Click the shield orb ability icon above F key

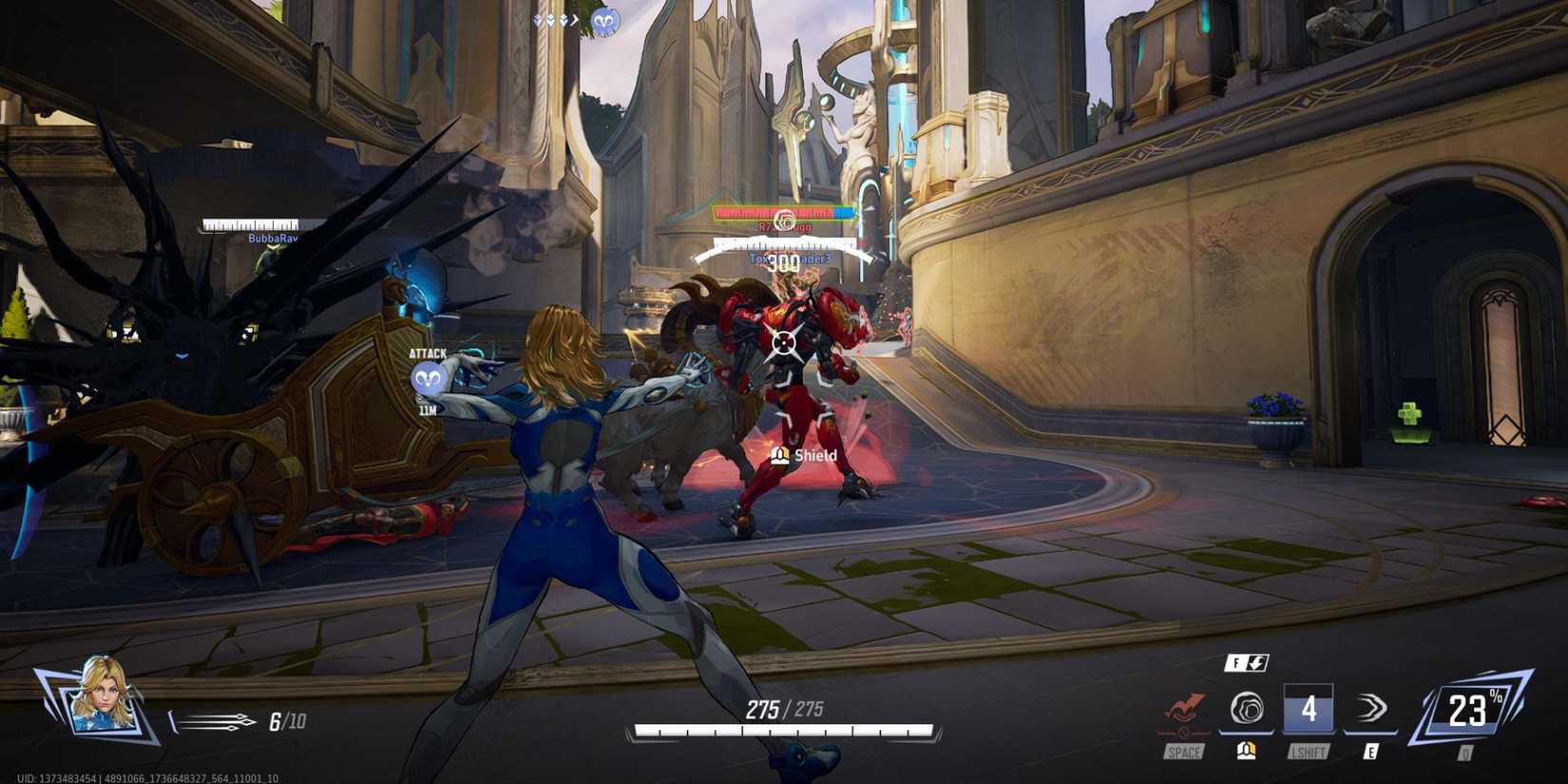[1248, 709]
